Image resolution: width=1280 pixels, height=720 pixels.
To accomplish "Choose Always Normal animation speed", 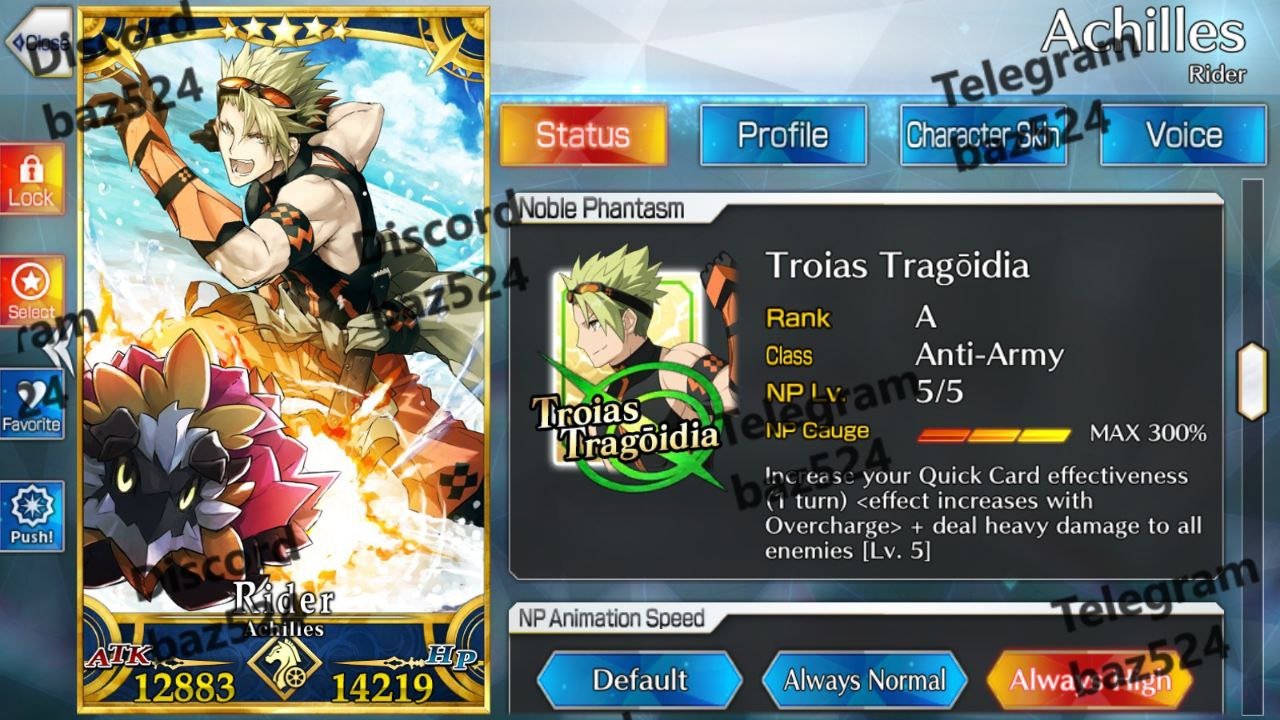I will pyautogui.click(x=864, y=681).
